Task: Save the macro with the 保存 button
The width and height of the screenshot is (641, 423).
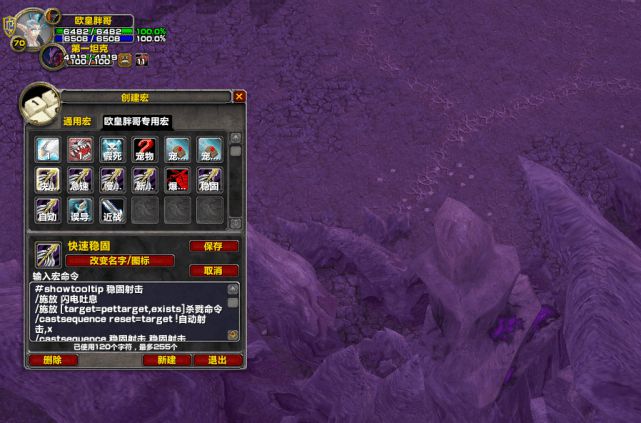Action: [x=213, y=246]
